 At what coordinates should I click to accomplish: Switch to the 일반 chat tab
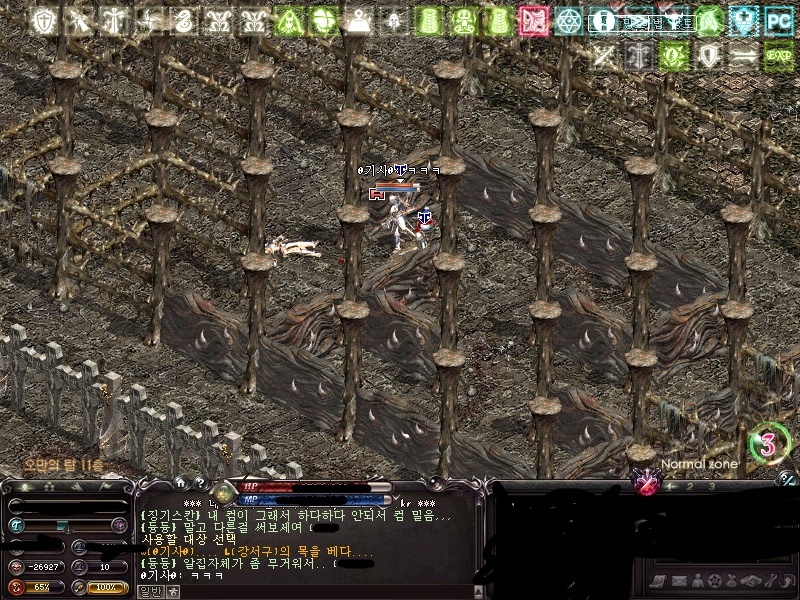[149, 591]
